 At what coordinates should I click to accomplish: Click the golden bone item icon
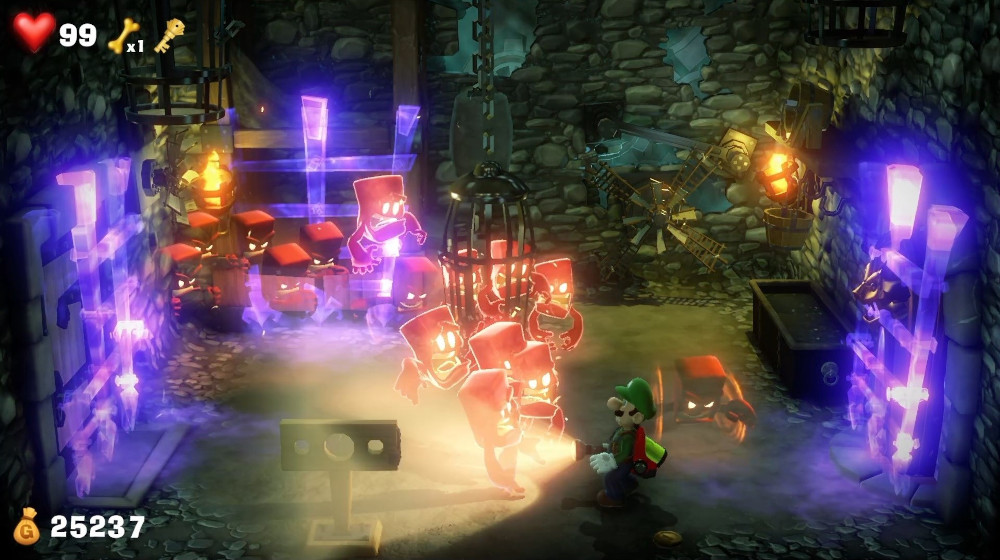[121, 35]
